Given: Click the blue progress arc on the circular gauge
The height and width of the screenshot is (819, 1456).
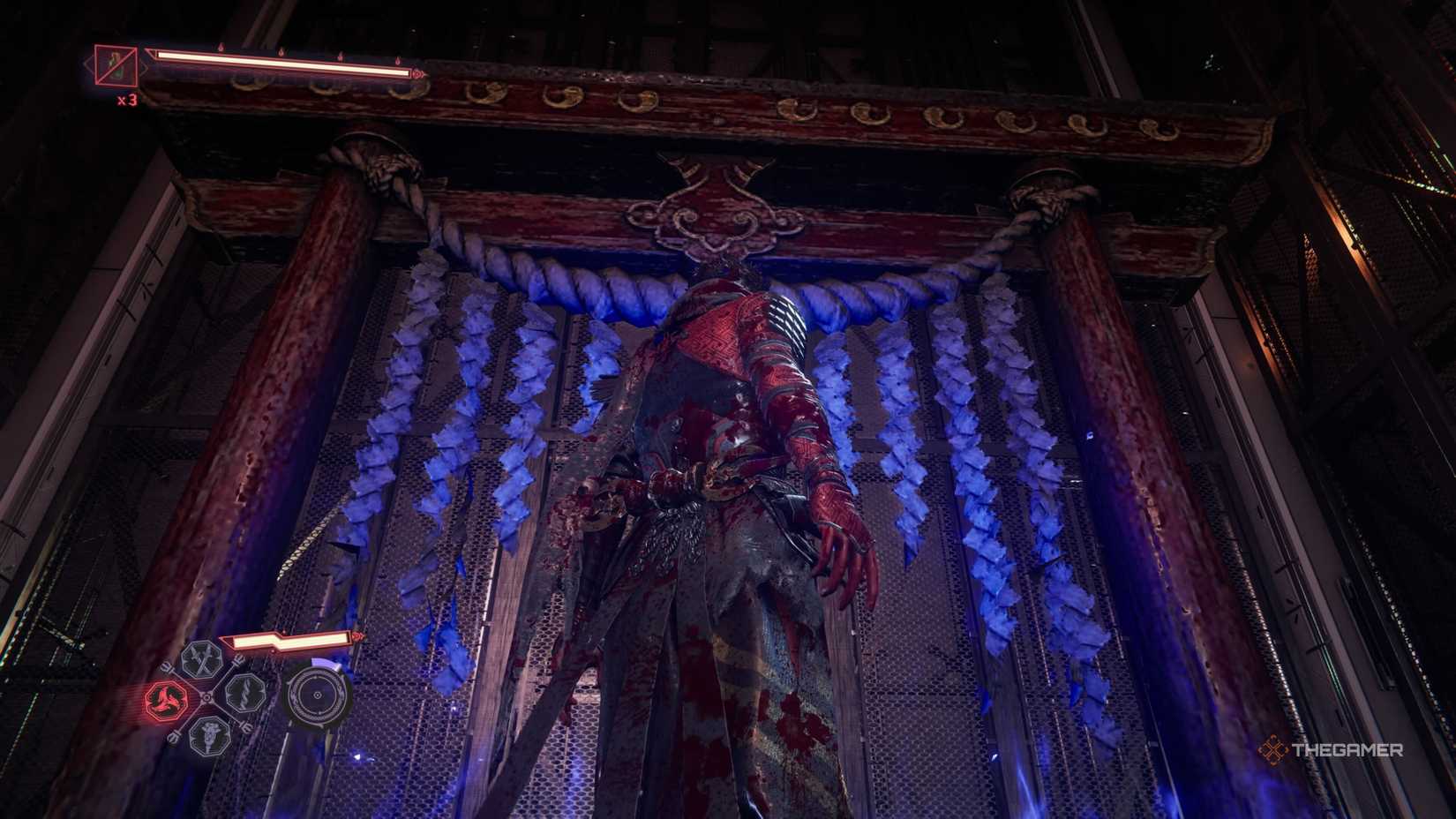Looking at the screenshot, I should pyautogui.click(x=325, y=661).
